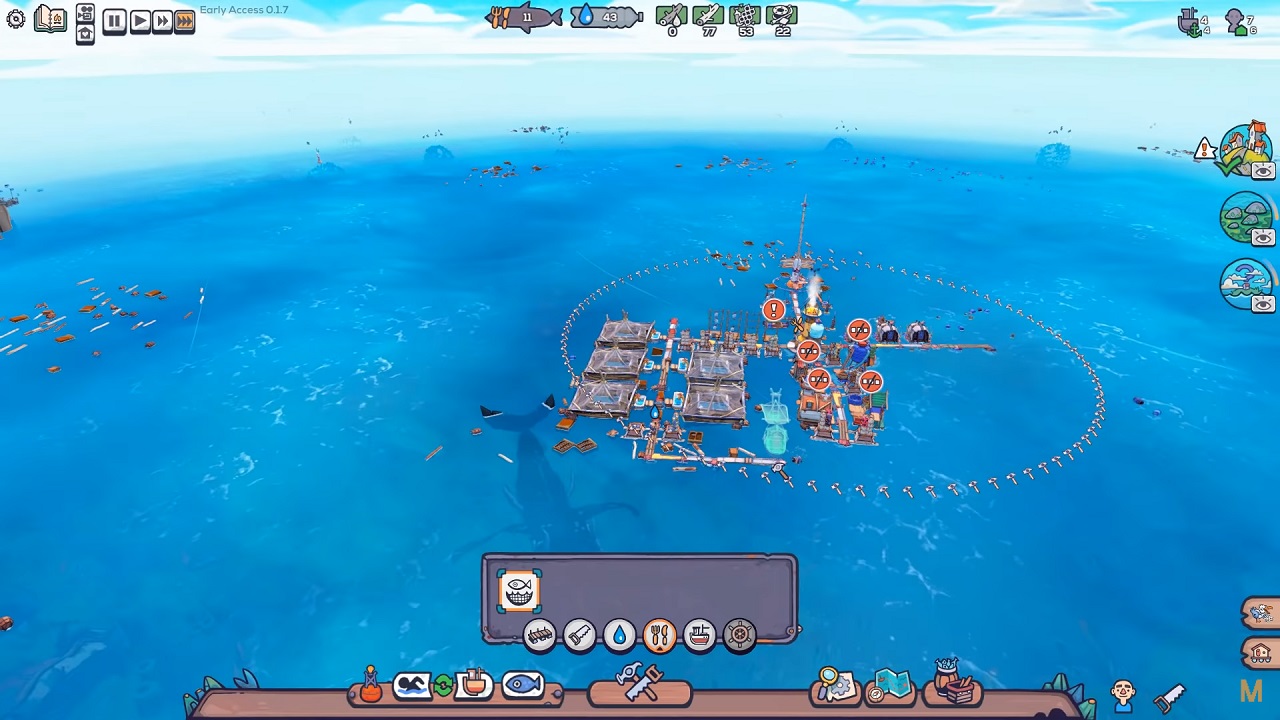Screen dimensions: 1280x720
Task: Select the fishing net building slot
Action: click(x=519, y=591)
